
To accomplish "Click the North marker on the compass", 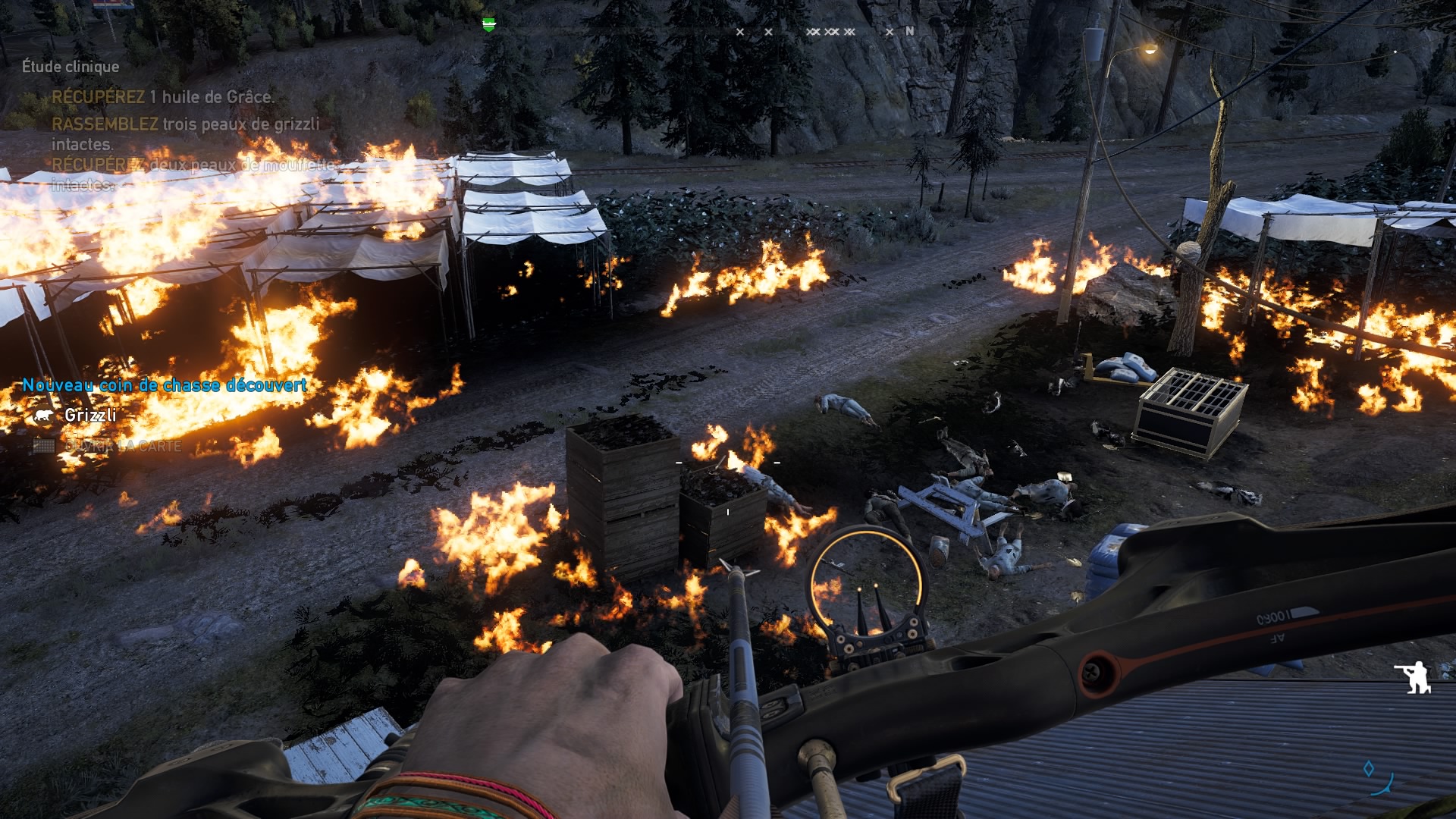I will [x=910, y=31].
